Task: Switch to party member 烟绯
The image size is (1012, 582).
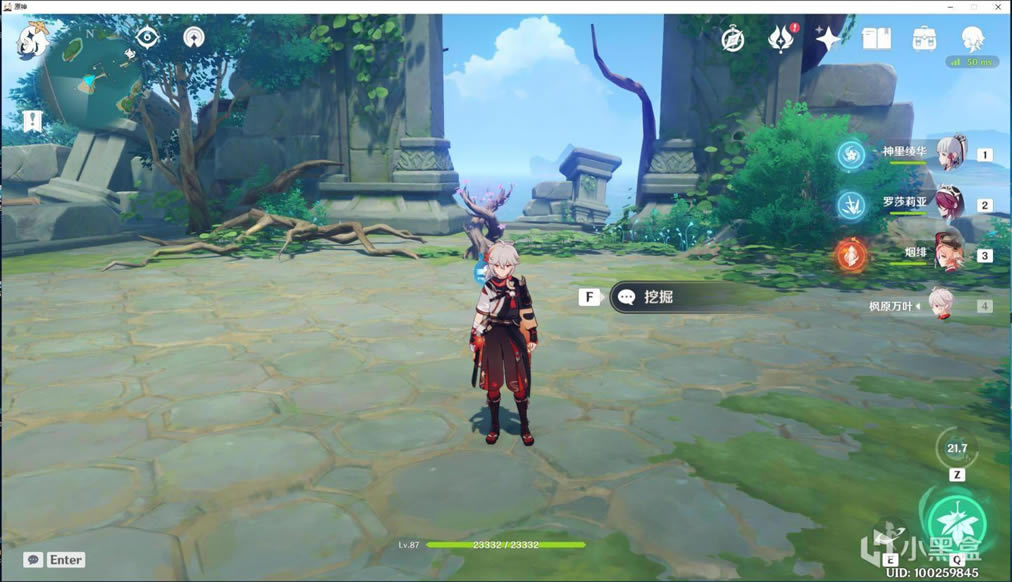Action: coord(950,255)
